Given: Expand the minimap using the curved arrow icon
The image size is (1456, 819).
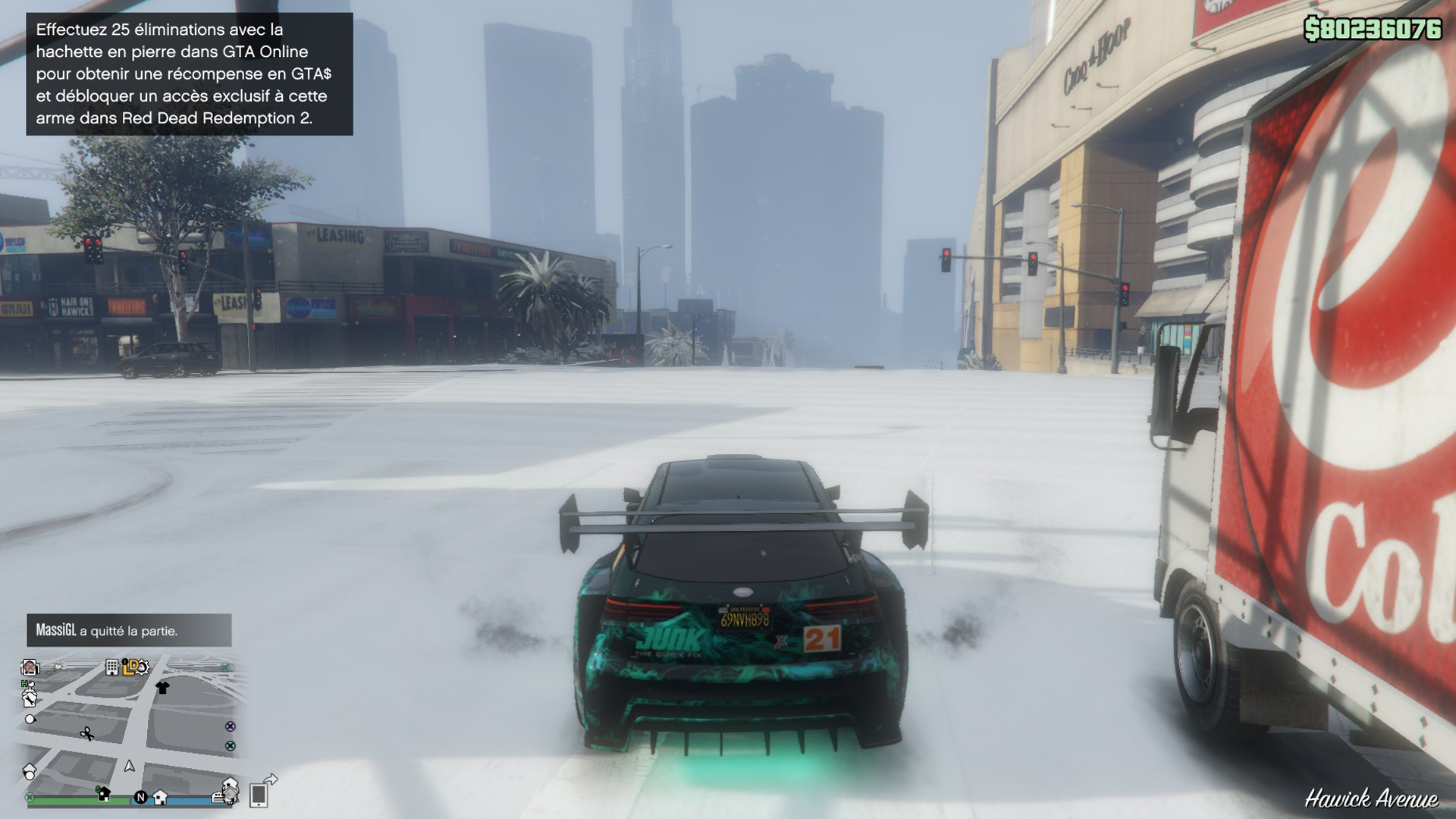Looking at the screenshot, I should click(271, 780).
